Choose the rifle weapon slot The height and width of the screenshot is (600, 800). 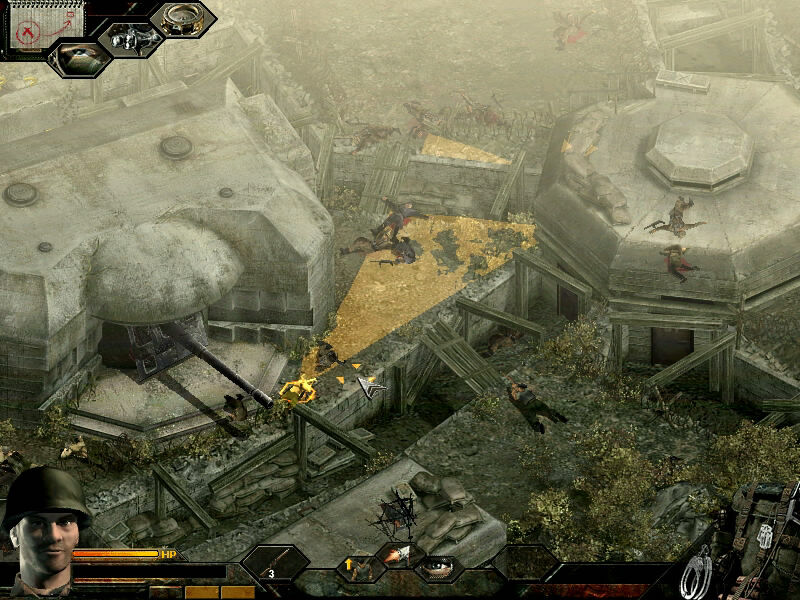click(274, 563)
